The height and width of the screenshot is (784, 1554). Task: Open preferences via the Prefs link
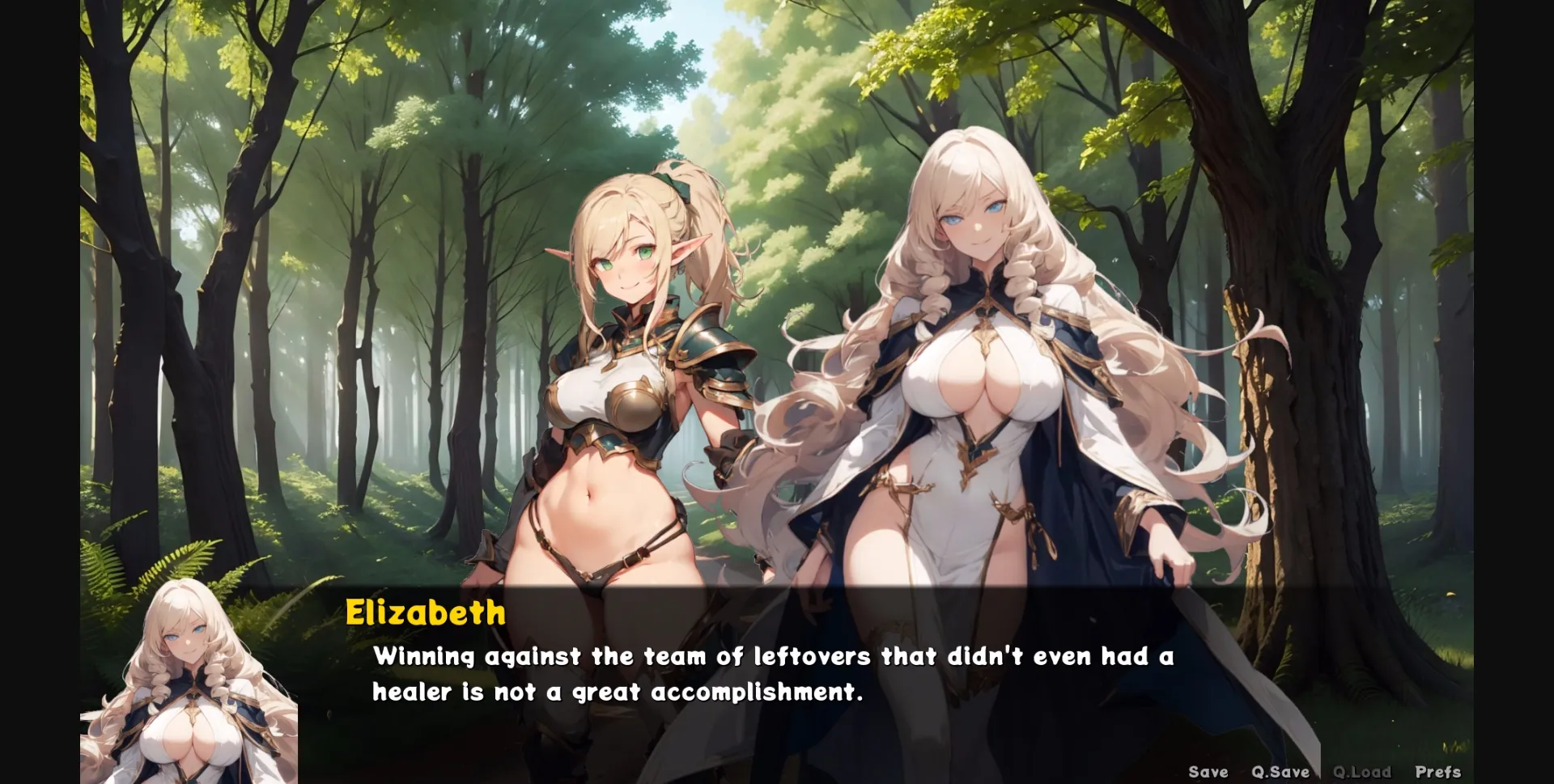point(1437,771)
